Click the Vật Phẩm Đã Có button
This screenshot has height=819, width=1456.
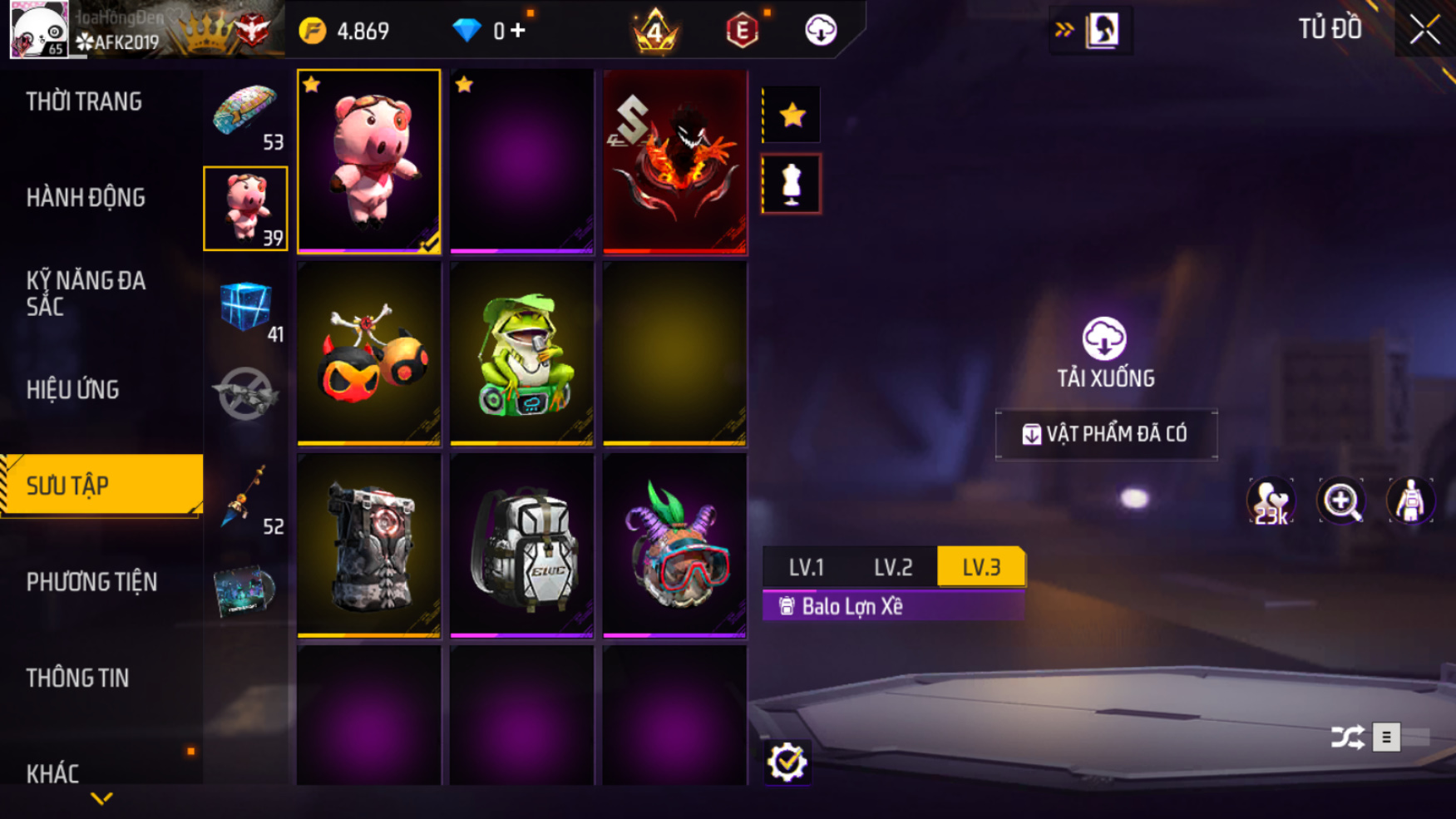coord(1106,434)
